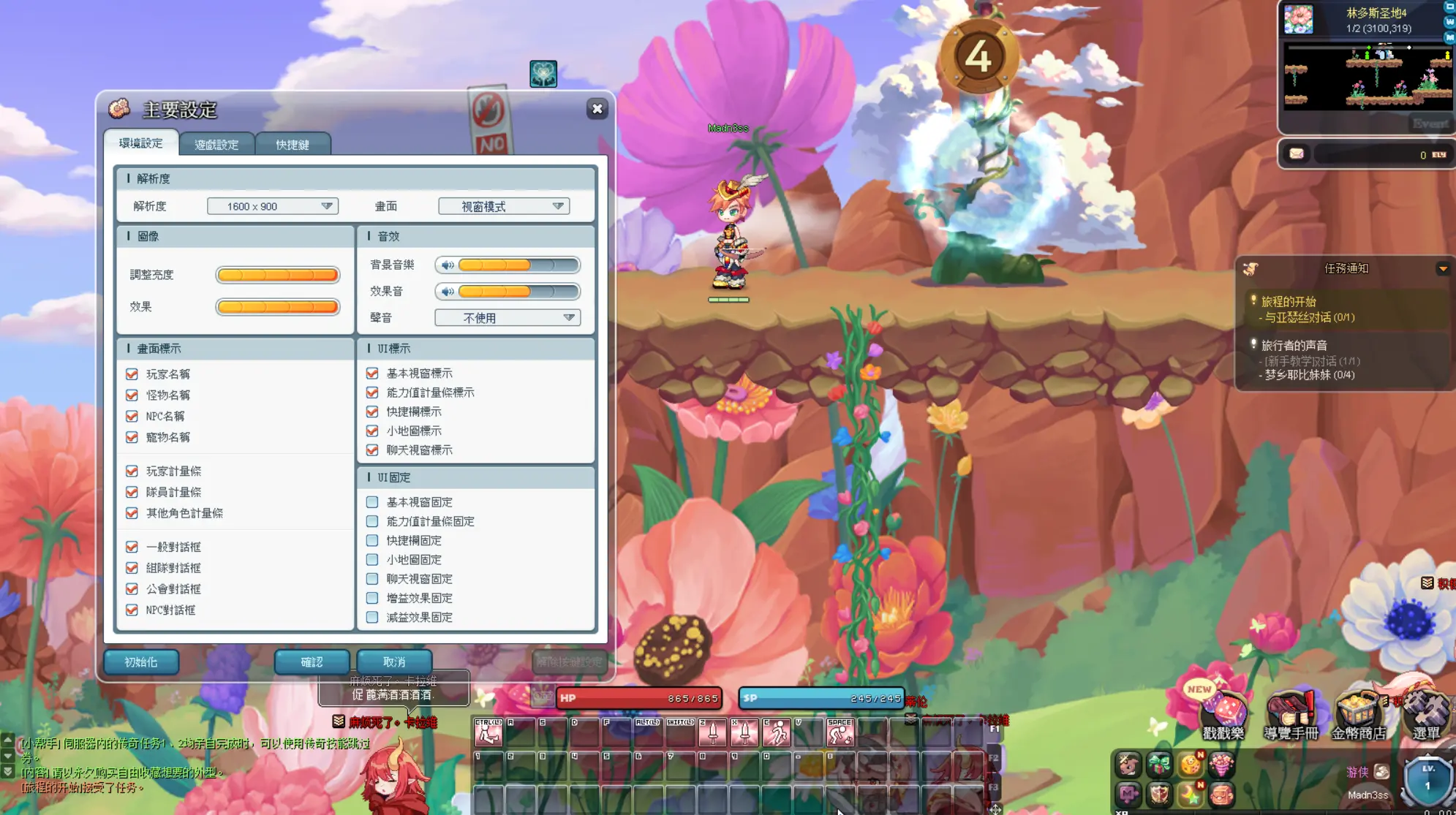Mute the 背景音樂 speaker icon

448,265
